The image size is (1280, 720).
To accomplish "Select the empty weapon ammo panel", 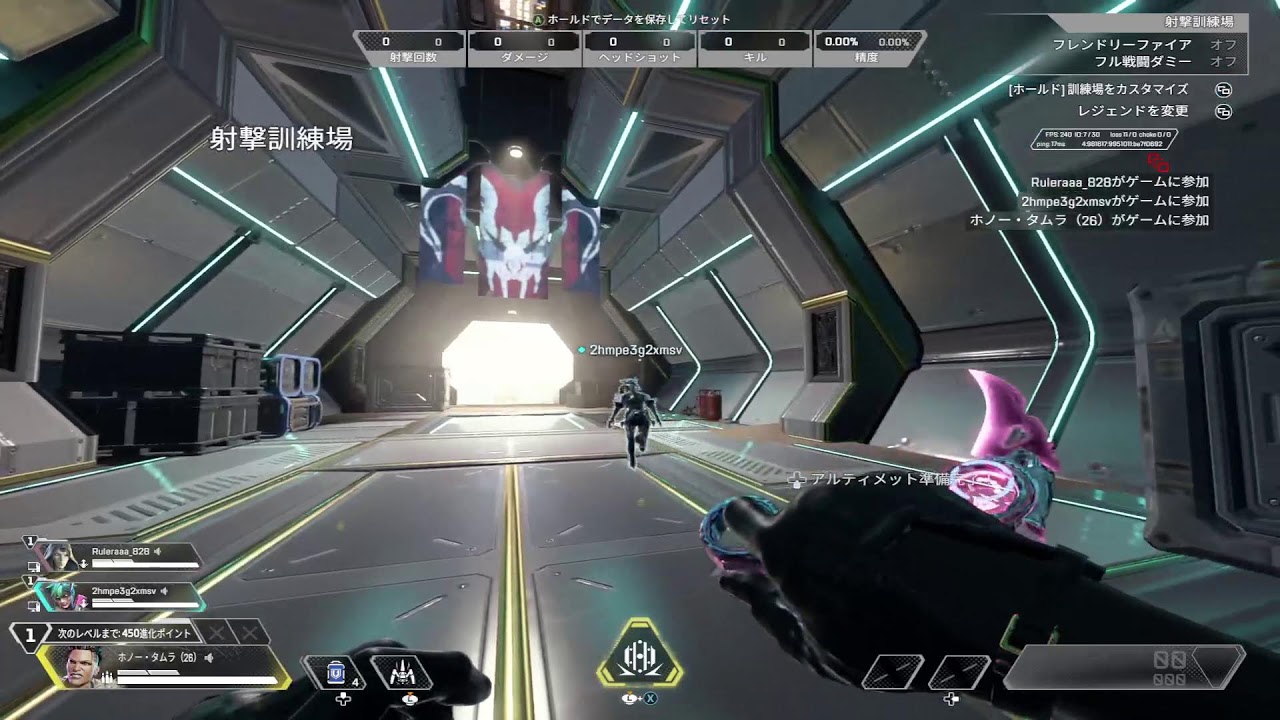I will (x=1125, y=667).
